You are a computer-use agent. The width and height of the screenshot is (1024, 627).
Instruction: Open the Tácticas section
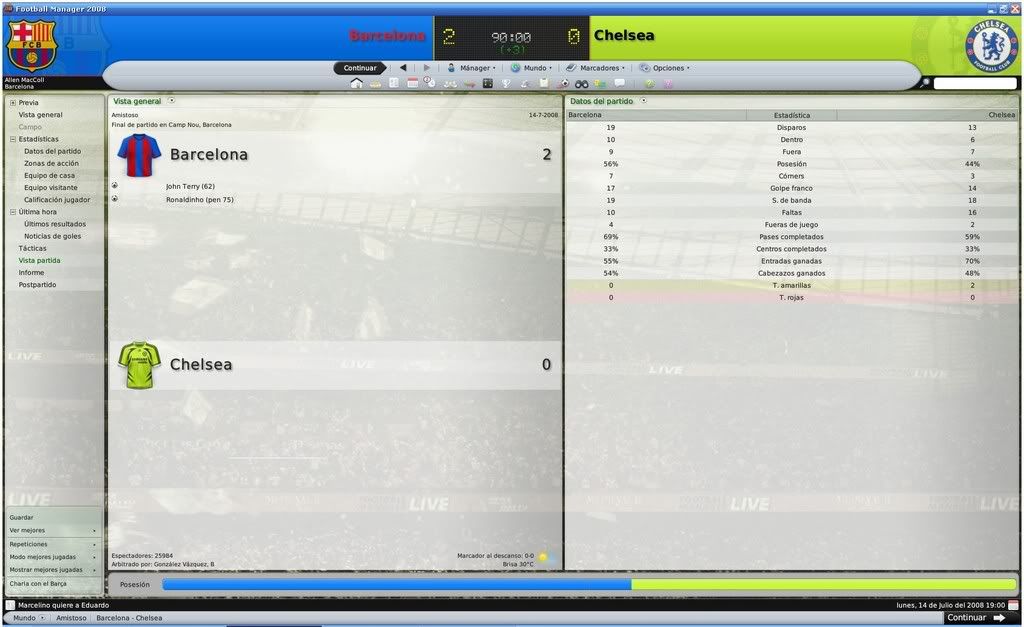(32, 248)
